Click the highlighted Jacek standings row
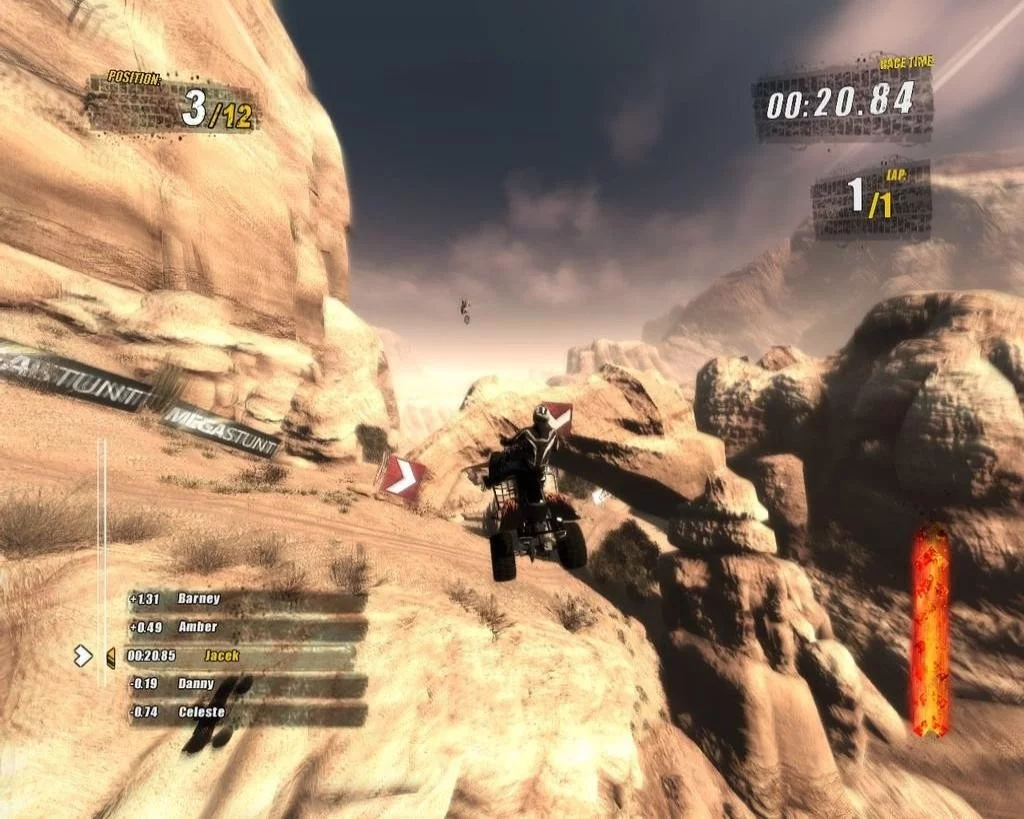Screen dimensions: 1024x819 (x=240, y=656)
